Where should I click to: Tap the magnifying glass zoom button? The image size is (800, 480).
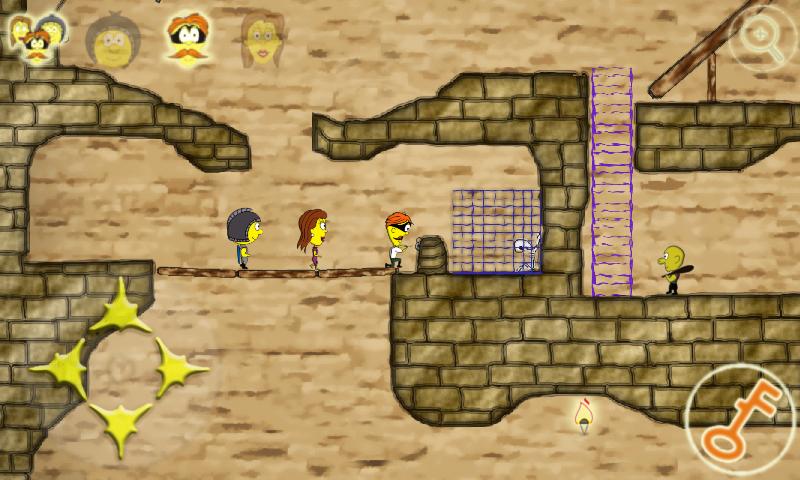pos(763,38)
